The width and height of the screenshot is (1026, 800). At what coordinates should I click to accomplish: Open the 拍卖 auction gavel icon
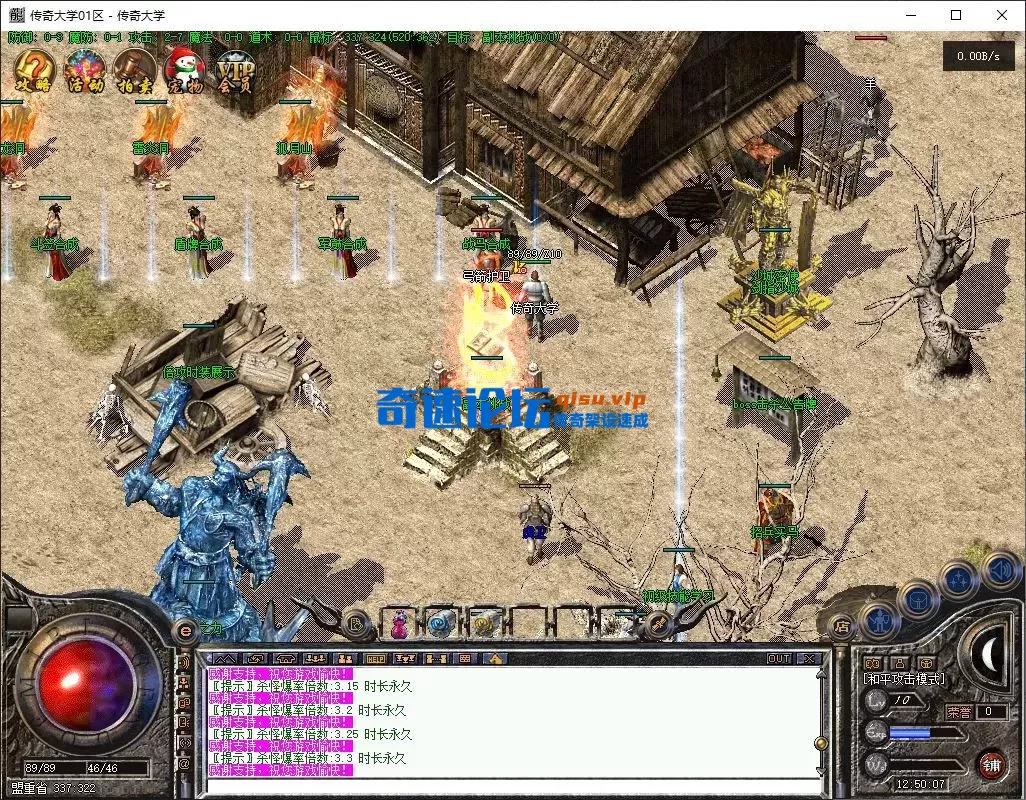coord(134,71)
